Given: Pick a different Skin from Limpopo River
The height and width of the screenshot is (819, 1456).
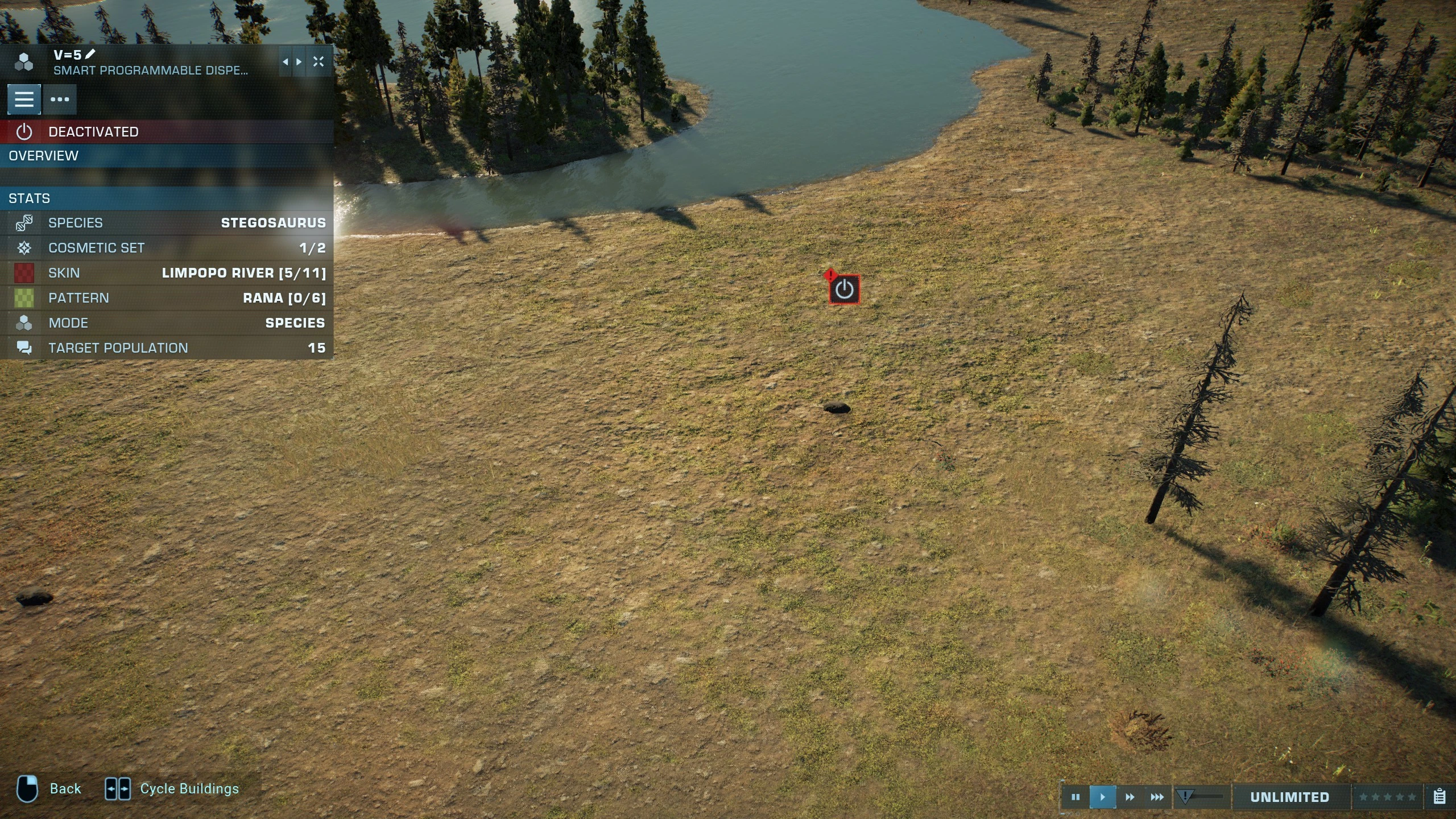Looking at the screenshot, I should [166, 273].
